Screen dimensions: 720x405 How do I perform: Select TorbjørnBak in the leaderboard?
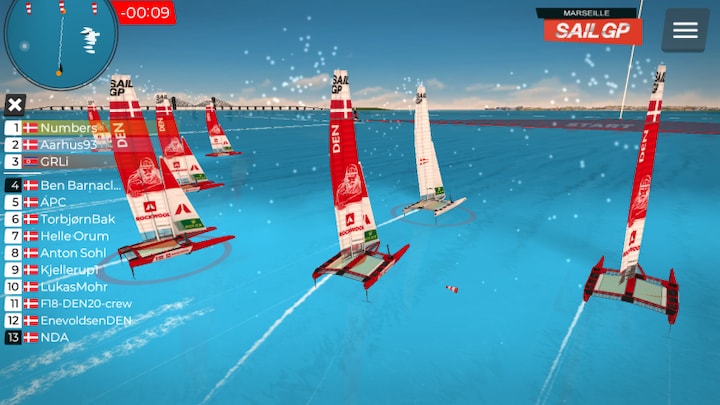pos(77,219)
